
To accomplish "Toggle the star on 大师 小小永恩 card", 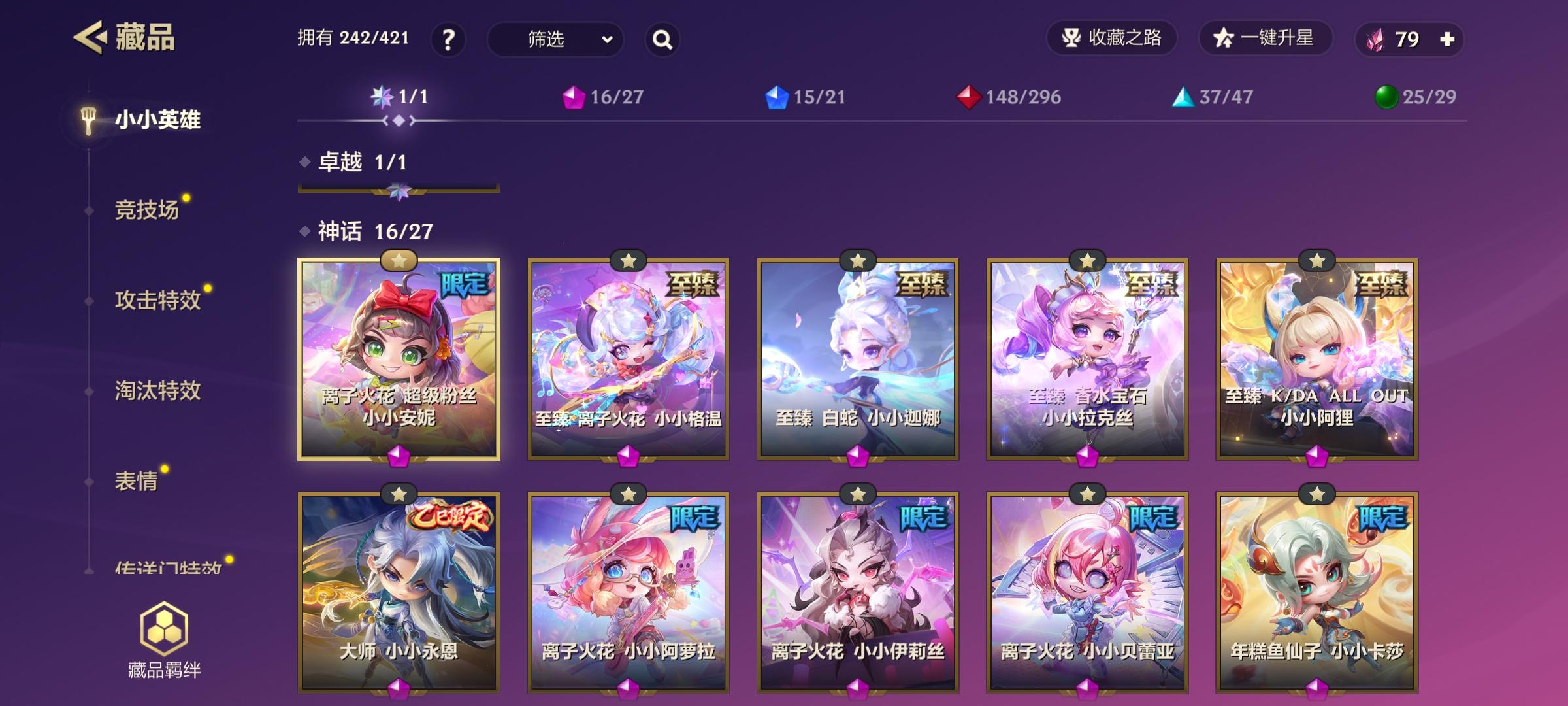I will (x=399, y=496).
